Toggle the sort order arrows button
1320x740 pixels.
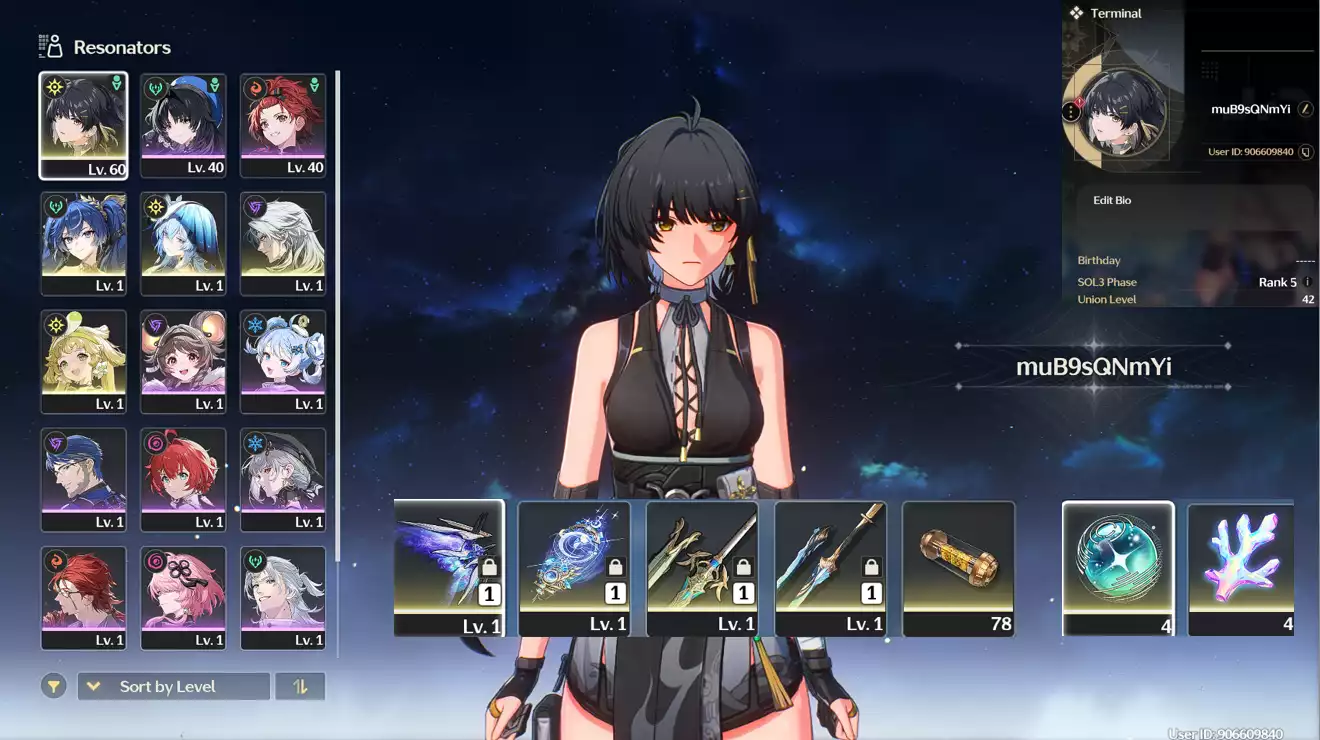pos(300,686)
